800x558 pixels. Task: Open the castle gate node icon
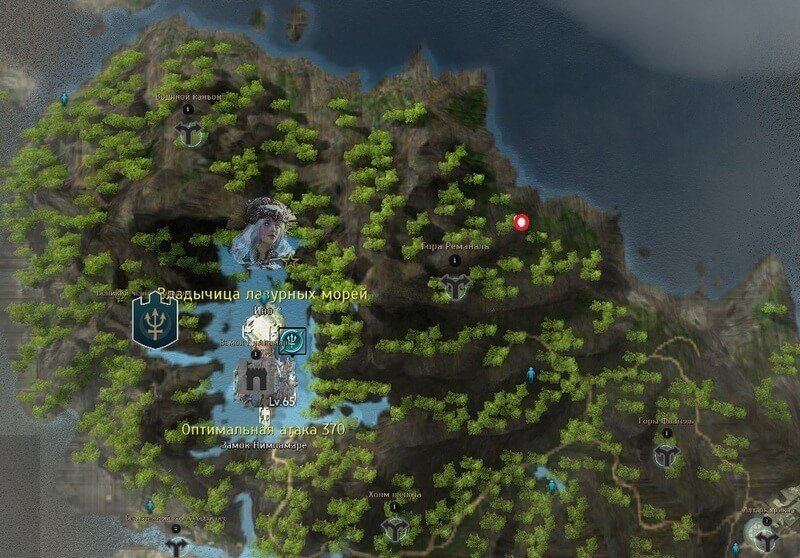[254, 379]
